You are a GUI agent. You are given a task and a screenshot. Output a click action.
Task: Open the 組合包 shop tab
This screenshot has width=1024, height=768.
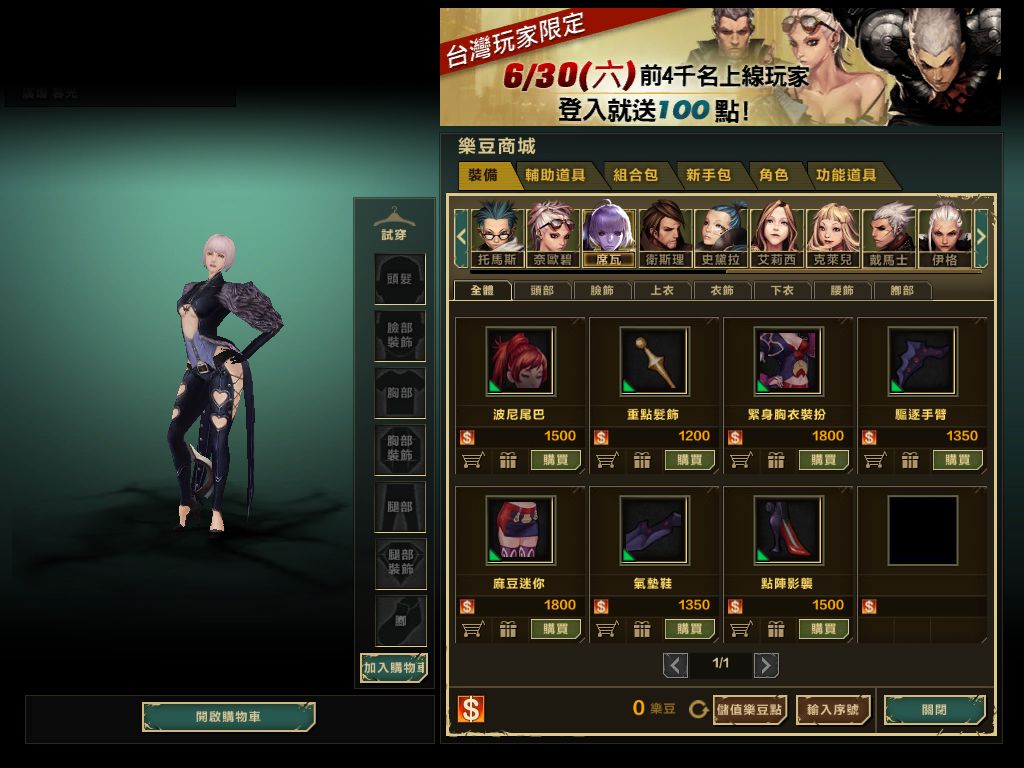pos(636,175)
